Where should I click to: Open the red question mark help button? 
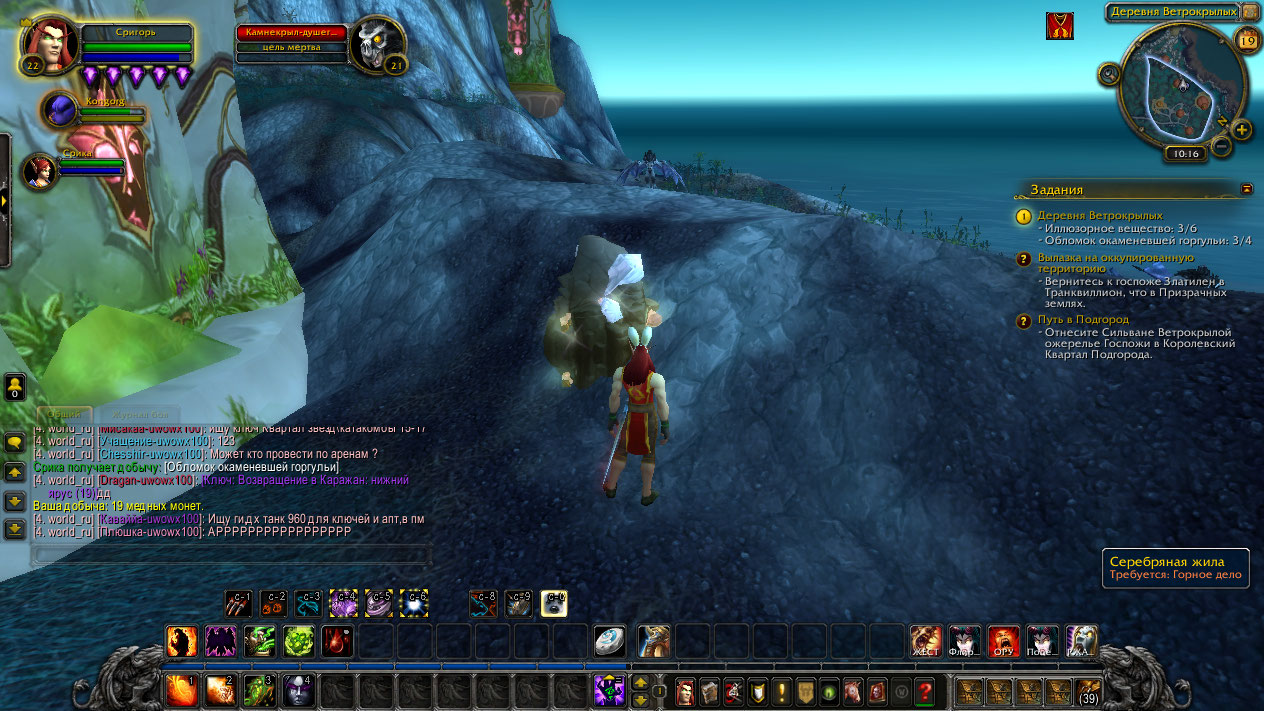925,690
